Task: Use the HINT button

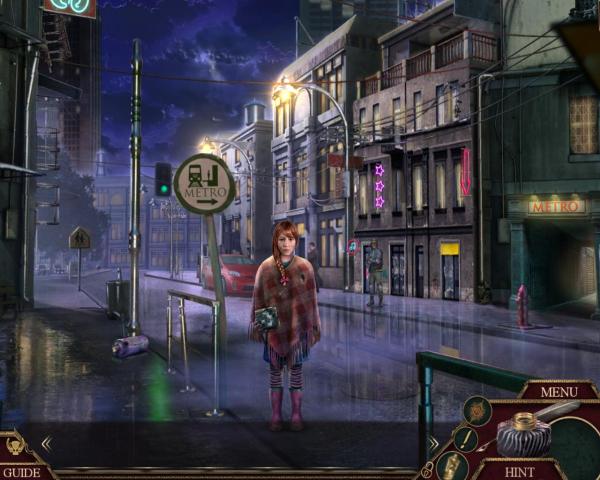Action: 519,471
